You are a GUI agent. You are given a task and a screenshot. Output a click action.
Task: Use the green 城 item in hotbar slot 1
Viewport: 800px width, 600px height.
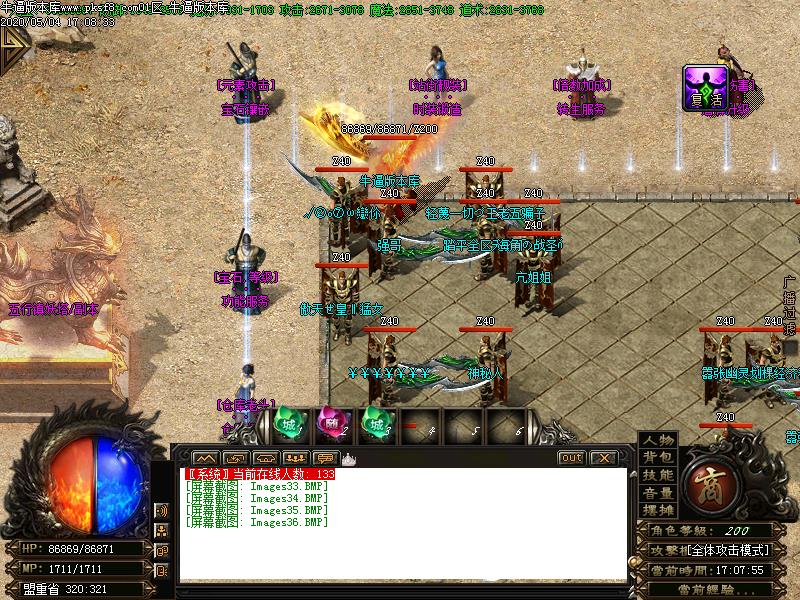tap(288, 424)
